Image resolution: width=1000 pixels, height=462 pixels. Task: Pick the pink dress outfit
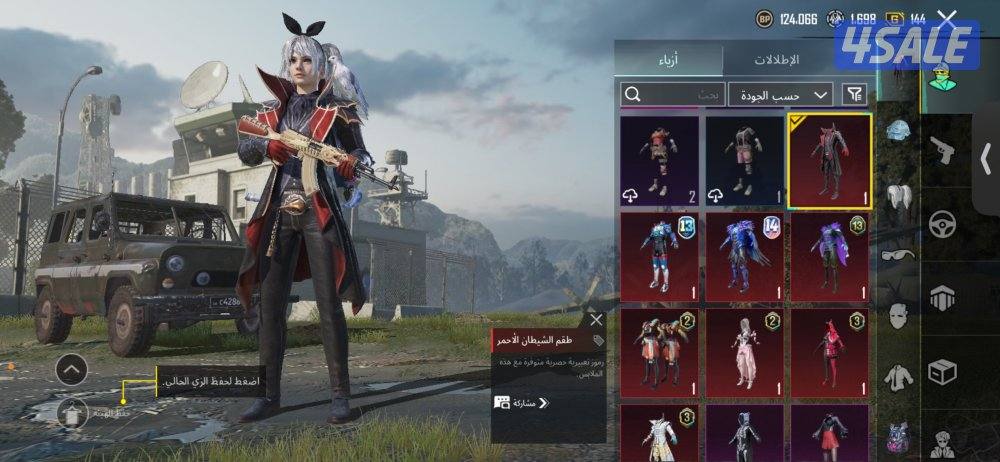click(745, 351)
